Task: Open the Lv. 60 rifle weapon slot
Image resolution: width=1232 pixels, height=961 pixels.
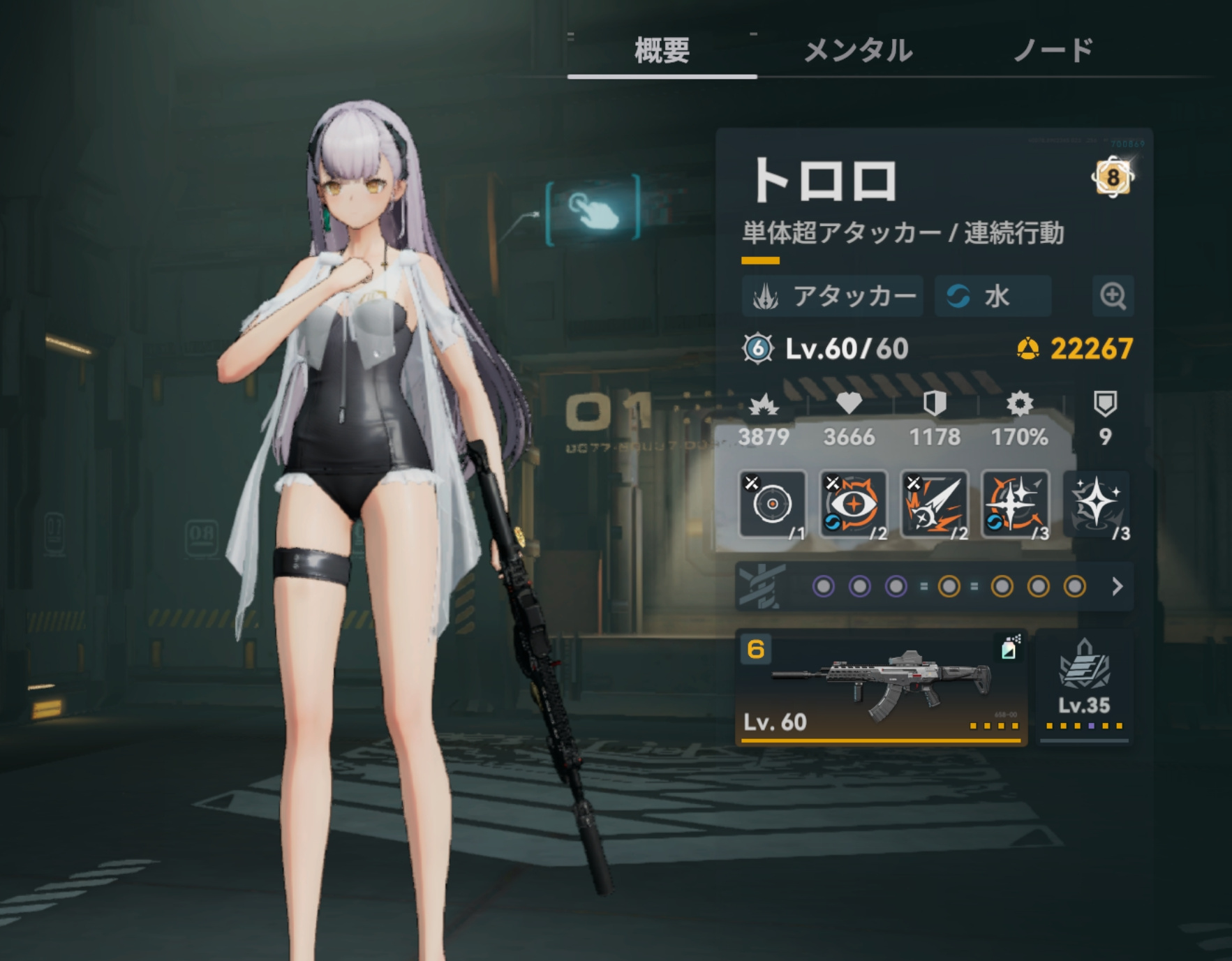Action: click(881, 687)
